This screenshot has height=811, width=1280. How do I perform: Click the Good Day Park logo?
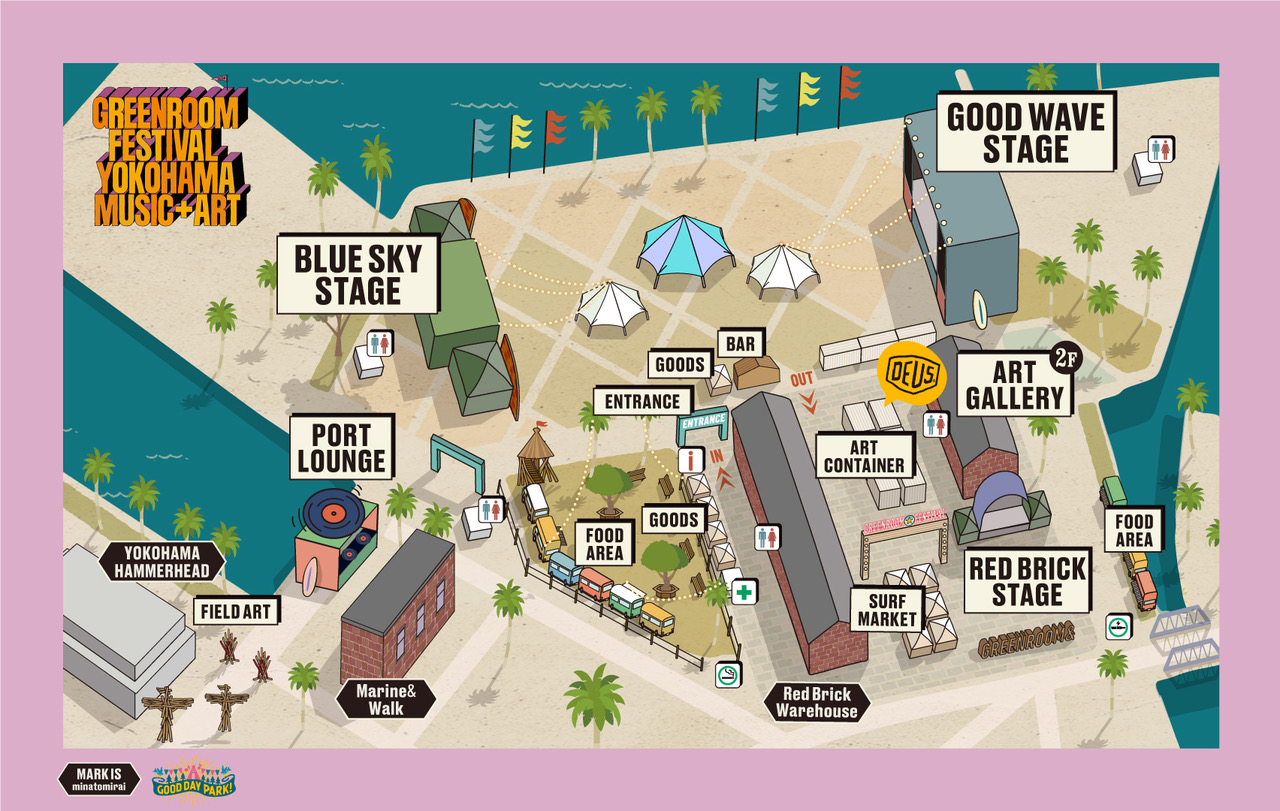click(193, 778)
